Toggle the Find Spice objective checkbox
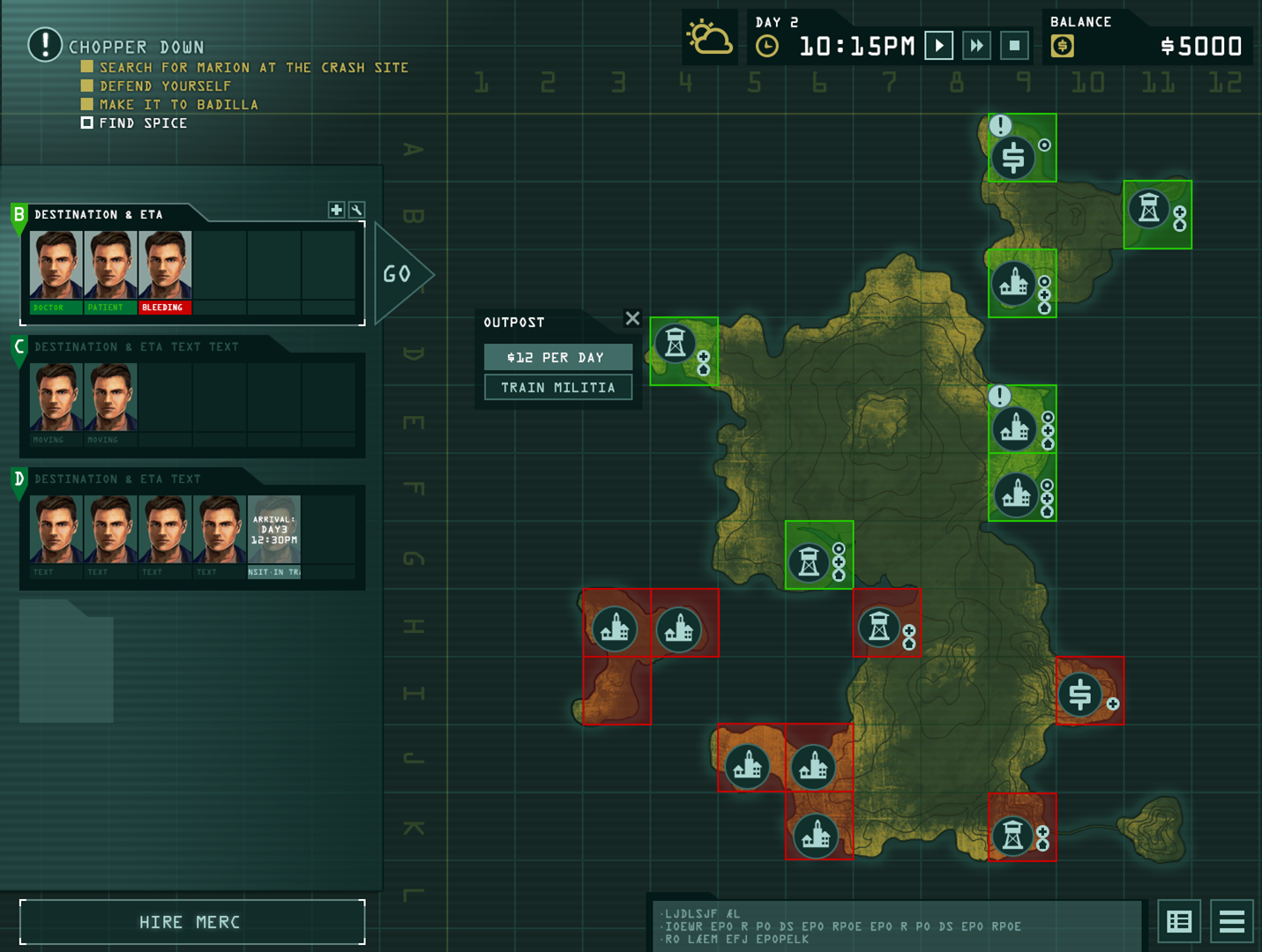Screen dimensions: 1262x952 tap(86, 123)
